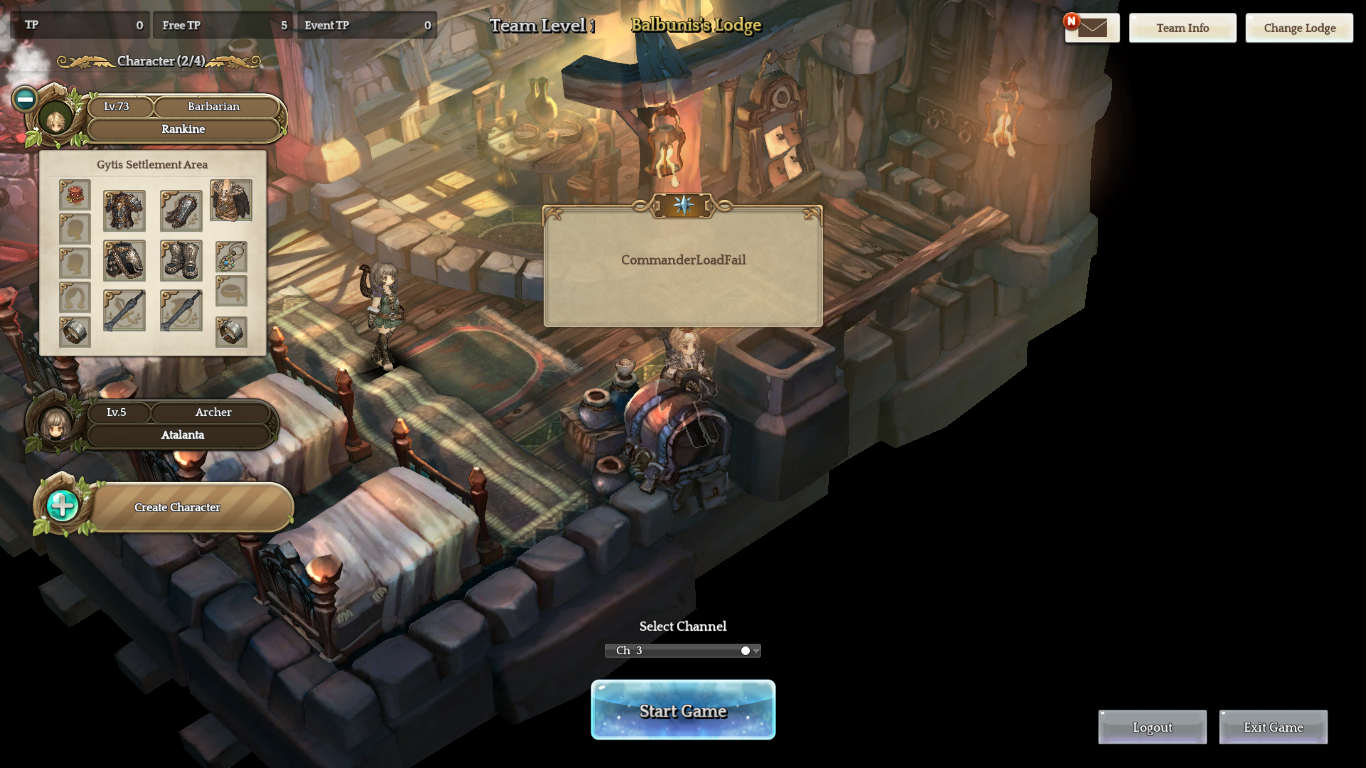This screenshot has height=768, width=1366.
Task: Select the Barbarian character Rankine
Action: (182, 118)
